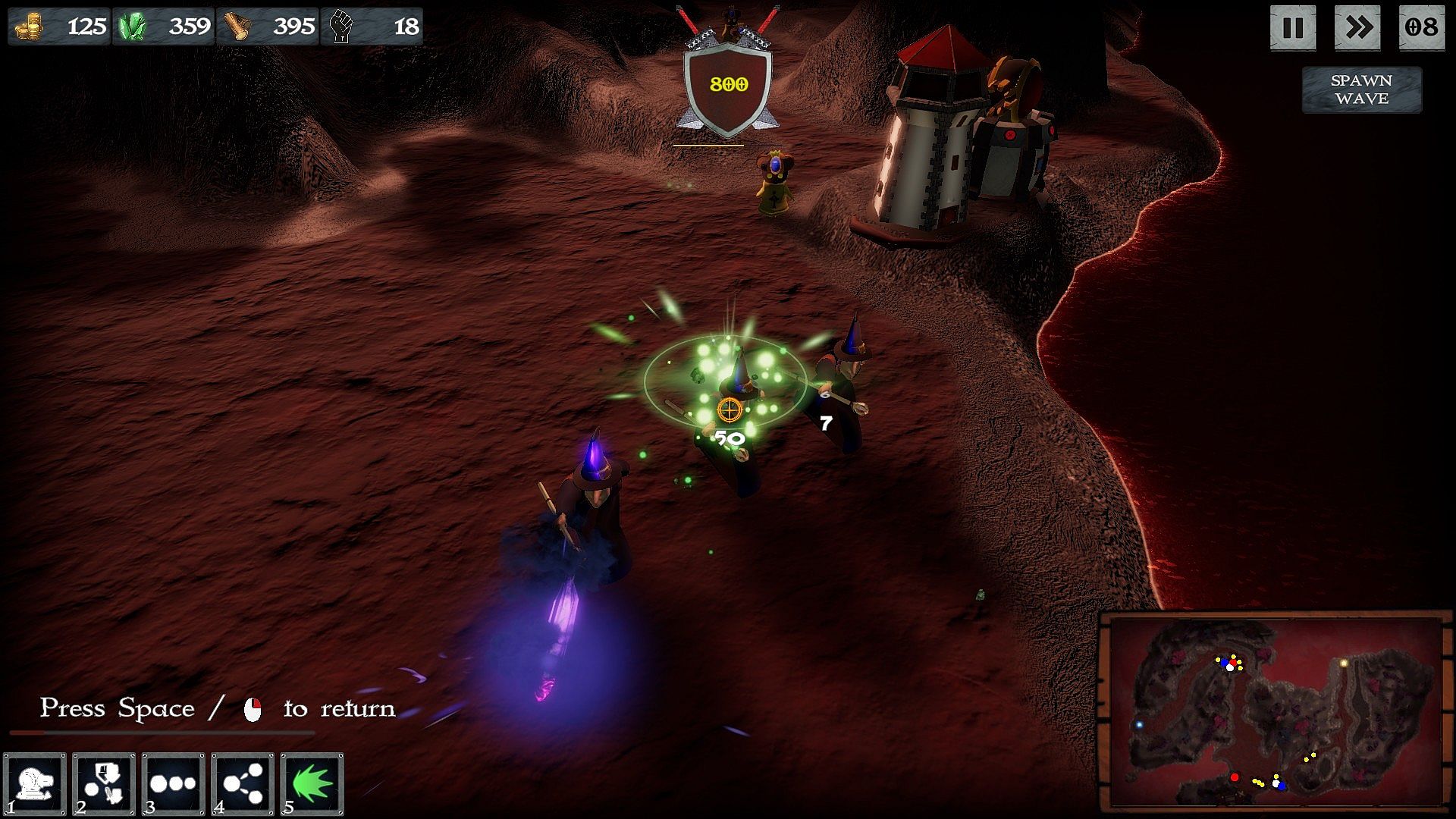Select the cannon icon in slot 1
Screen dimensions: 1456x819
pyautogui.click(x=35, y=784)
